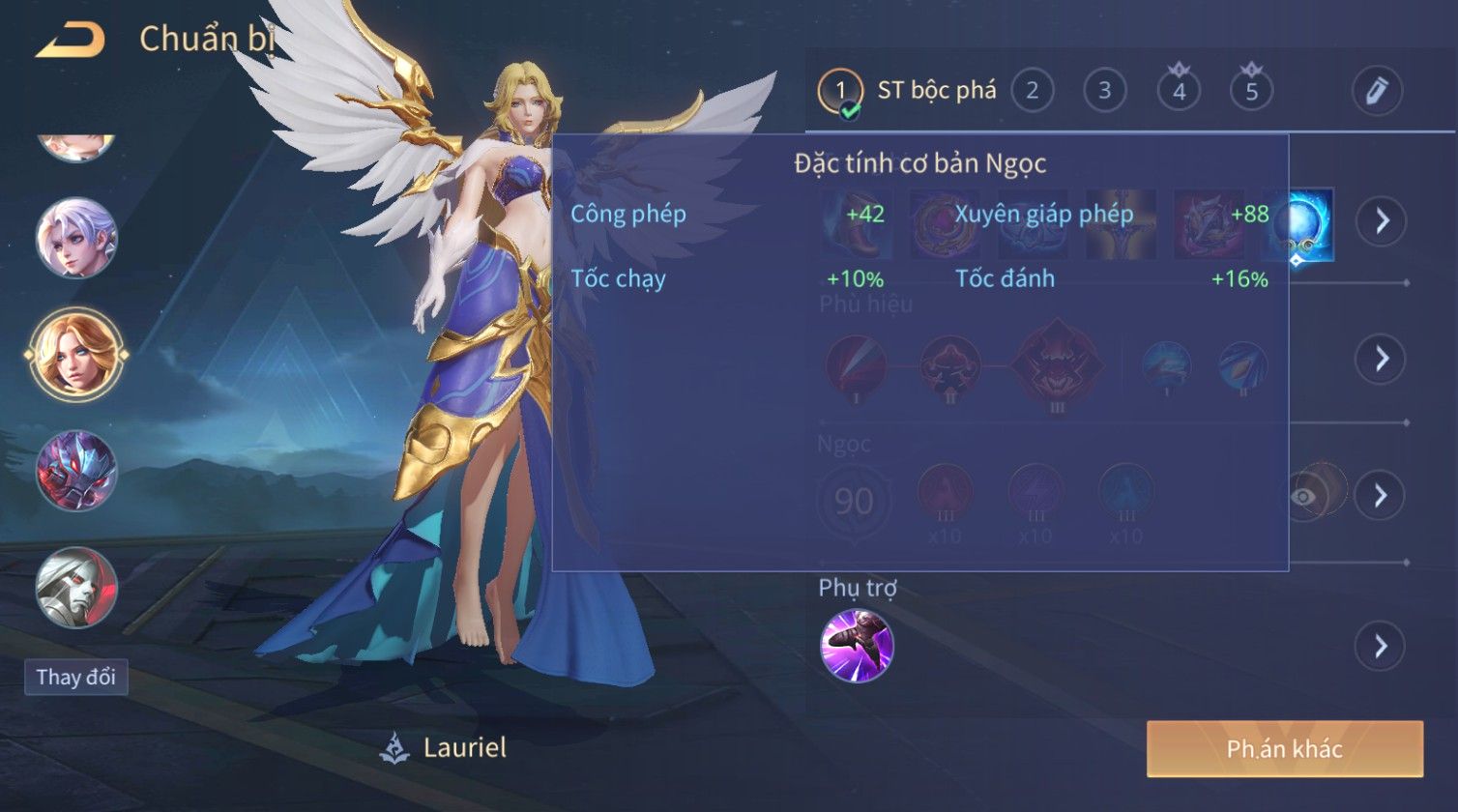Open the Phụ trợ spell arrow
The image size is (1458, 812).
[x=1380, y=646]
